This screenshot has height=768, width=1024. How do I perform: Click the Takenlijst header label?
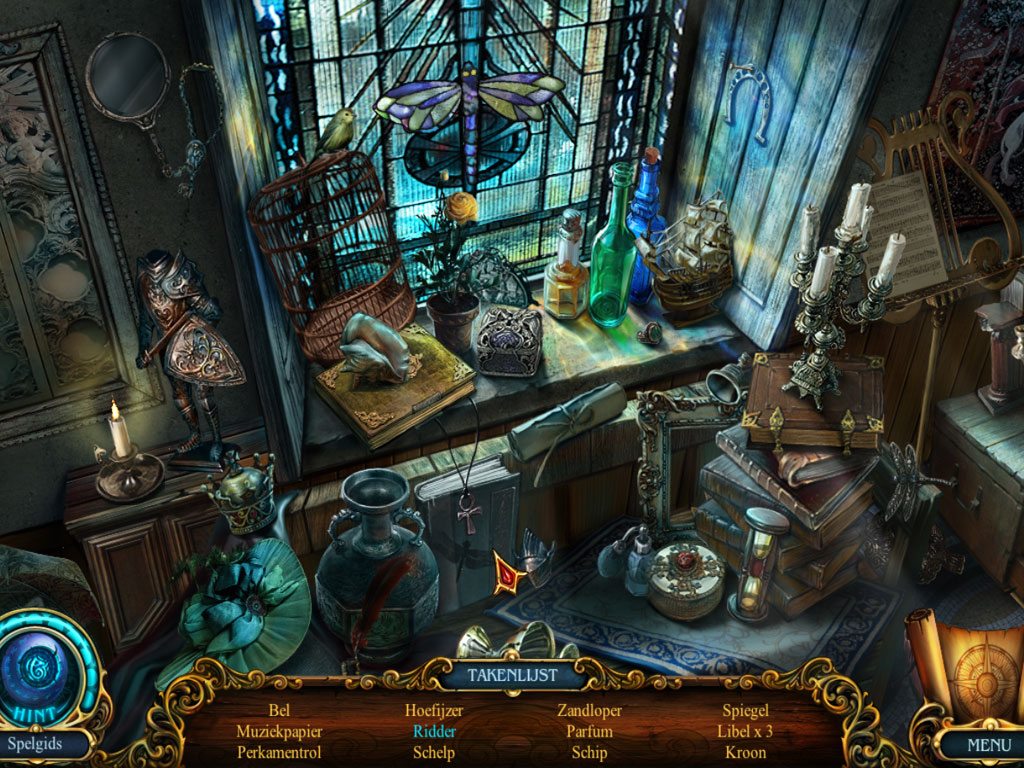(x=512, y=675)
